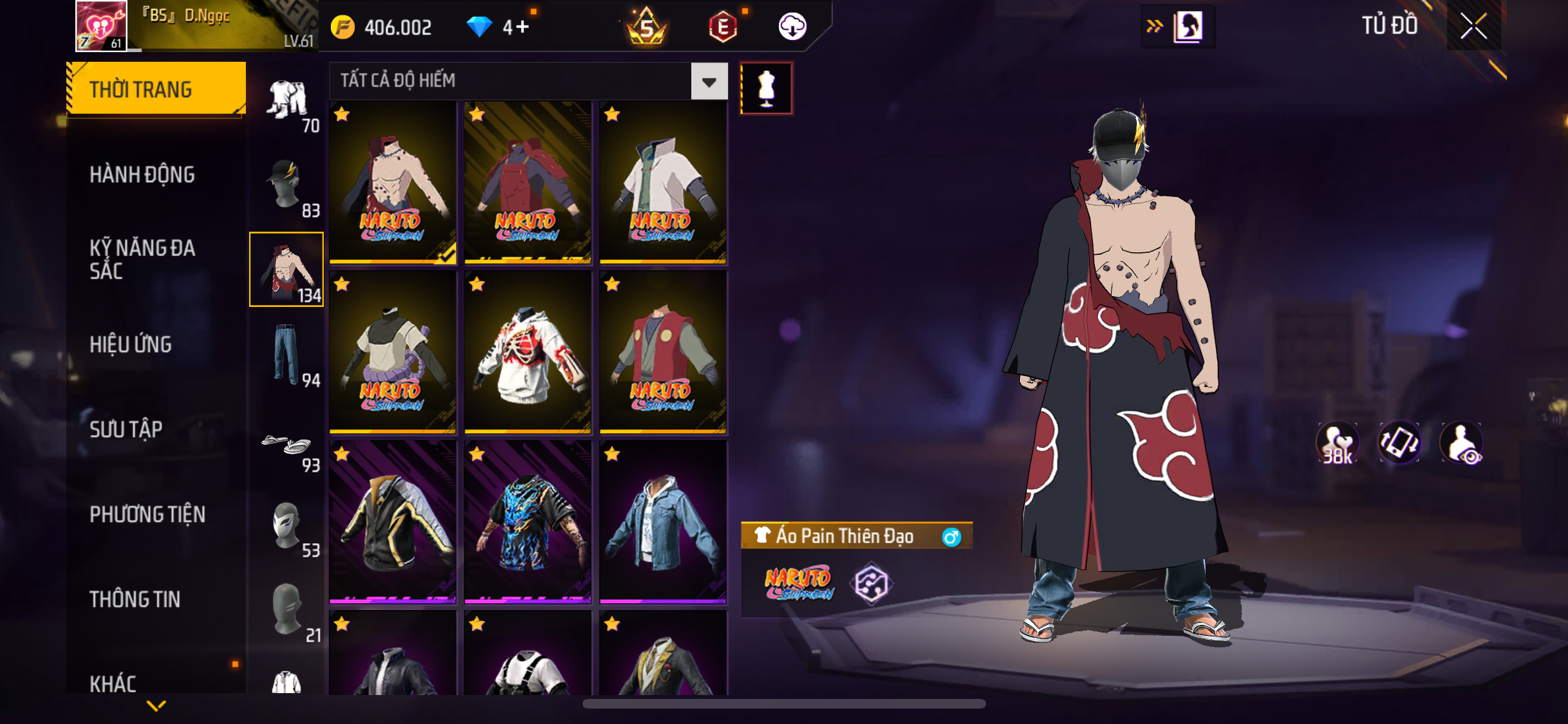Select the blue jeans pants category
This screenshot has width=1568, height=724.
click(x=286, y=354)
